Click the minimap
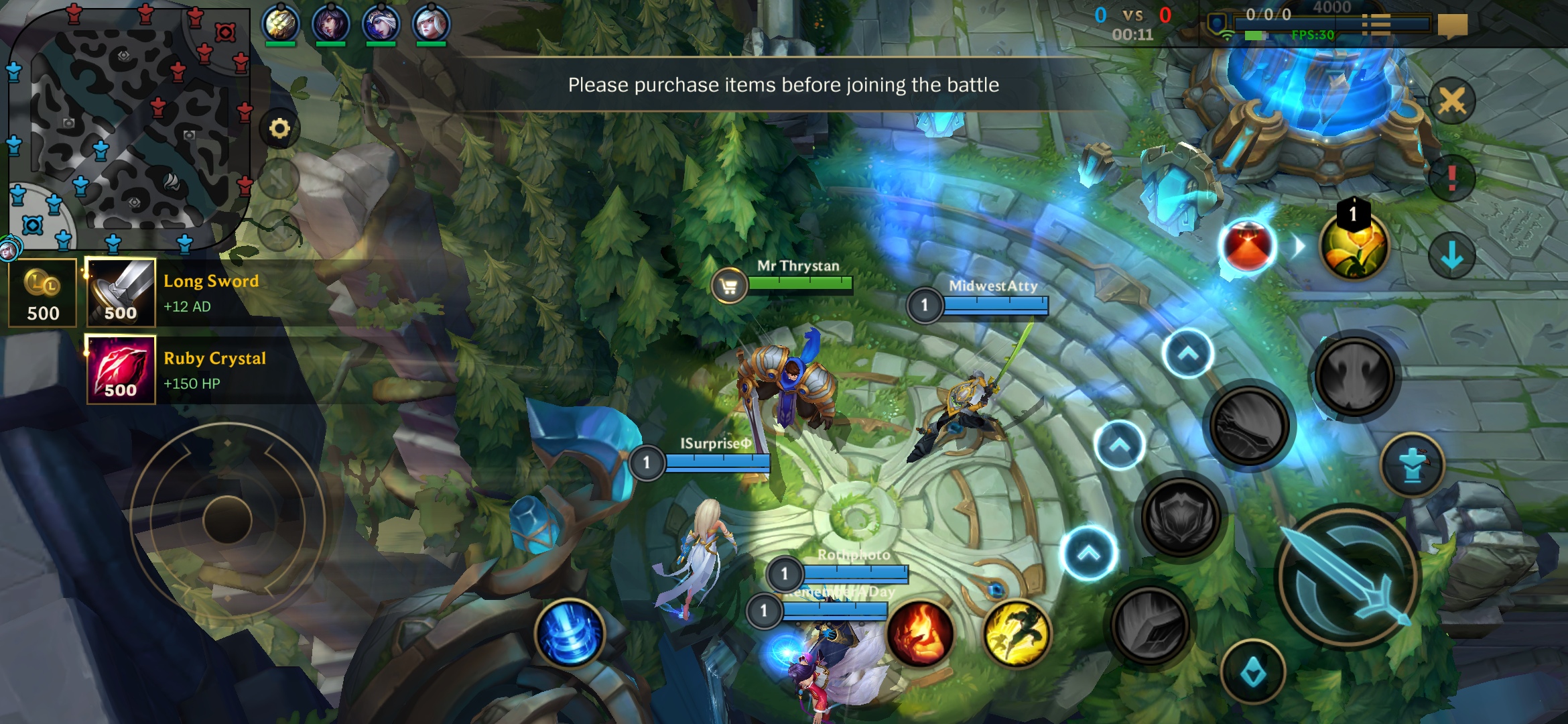This screenshot has width=1568, height=724. pyautogui.click(x=127, y=127)
